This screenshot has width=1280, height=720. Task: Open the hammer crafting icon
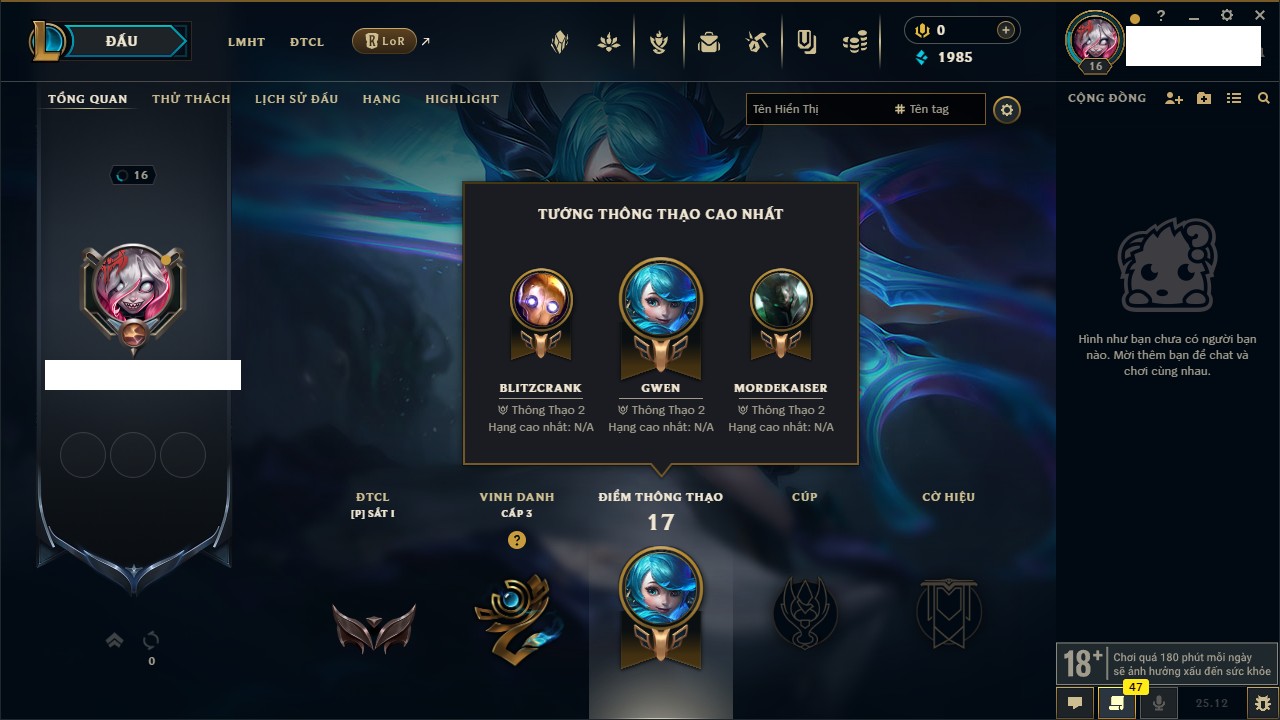click(757, 42)
